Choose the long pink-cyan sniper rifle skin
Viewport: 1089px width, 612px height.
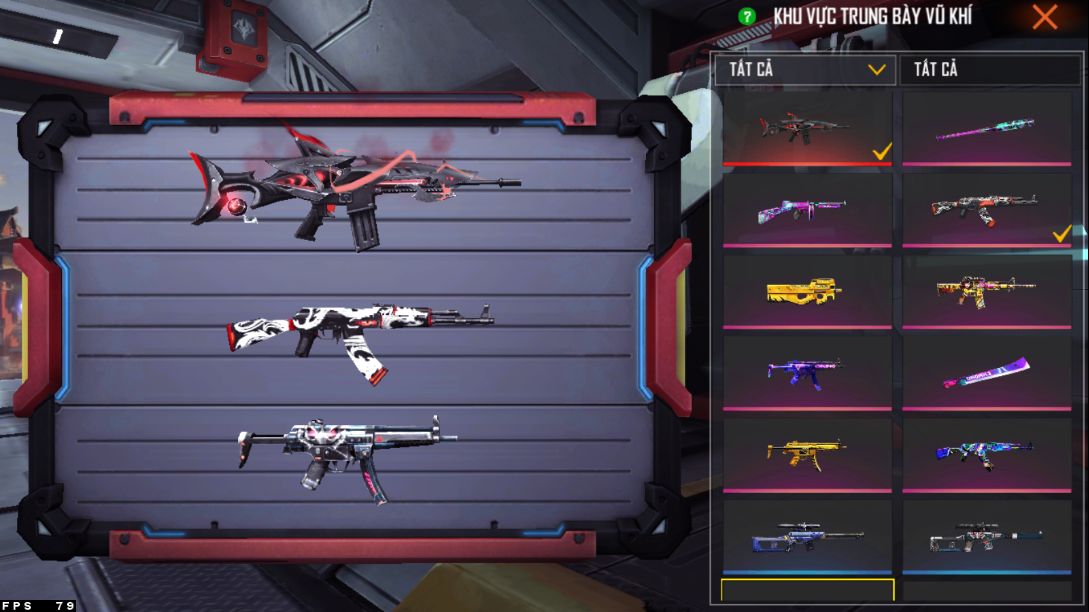pos(987,127)
